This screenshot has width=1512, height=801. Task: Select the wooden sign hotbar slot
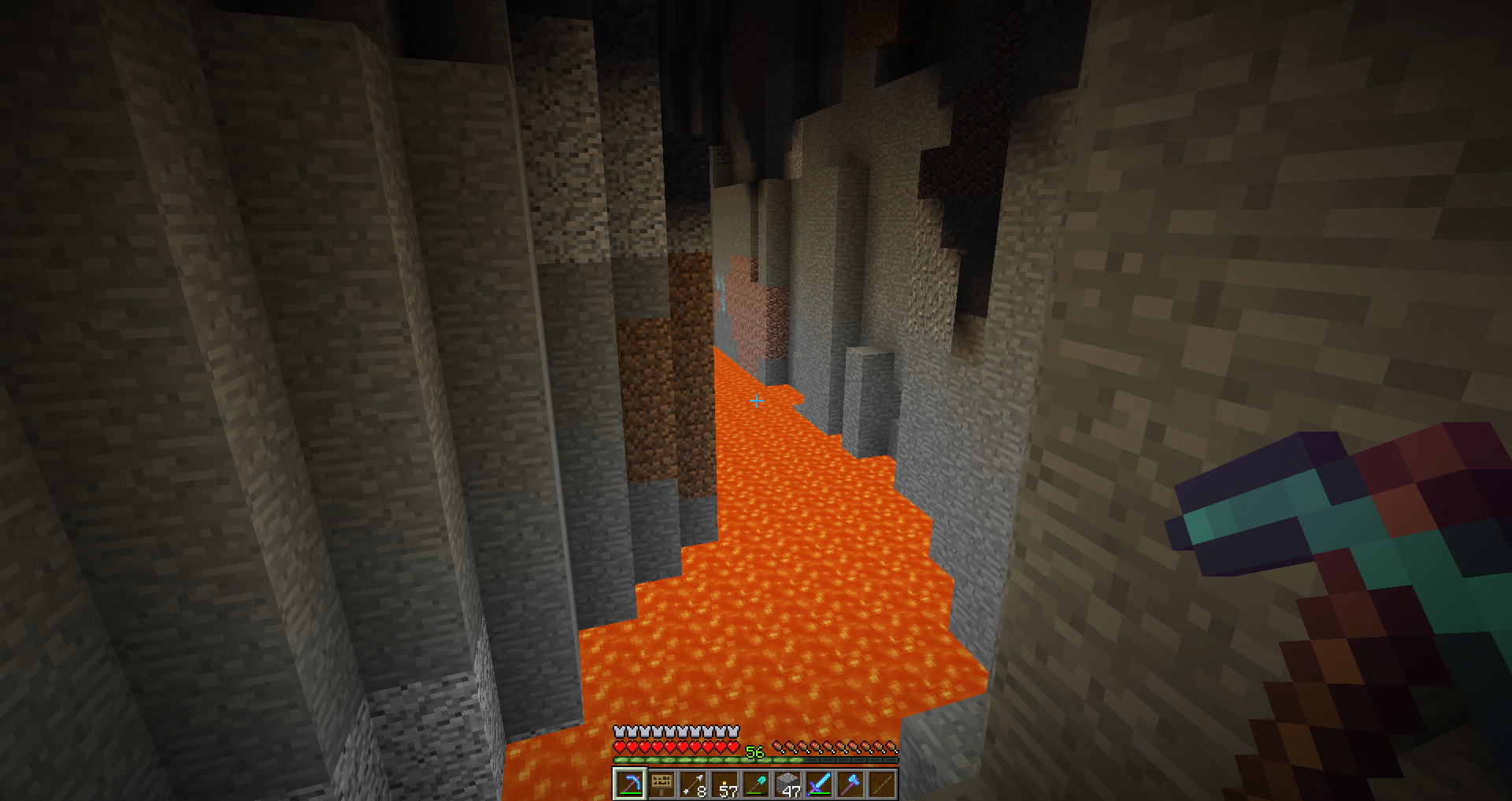[x=661, y=784]
